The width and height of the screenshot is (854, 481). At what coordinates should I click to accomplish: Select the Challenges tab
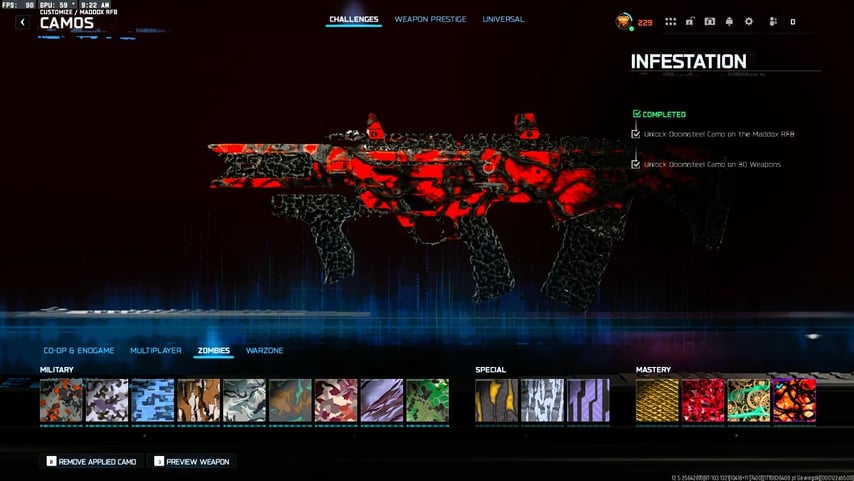pos(355,19)
